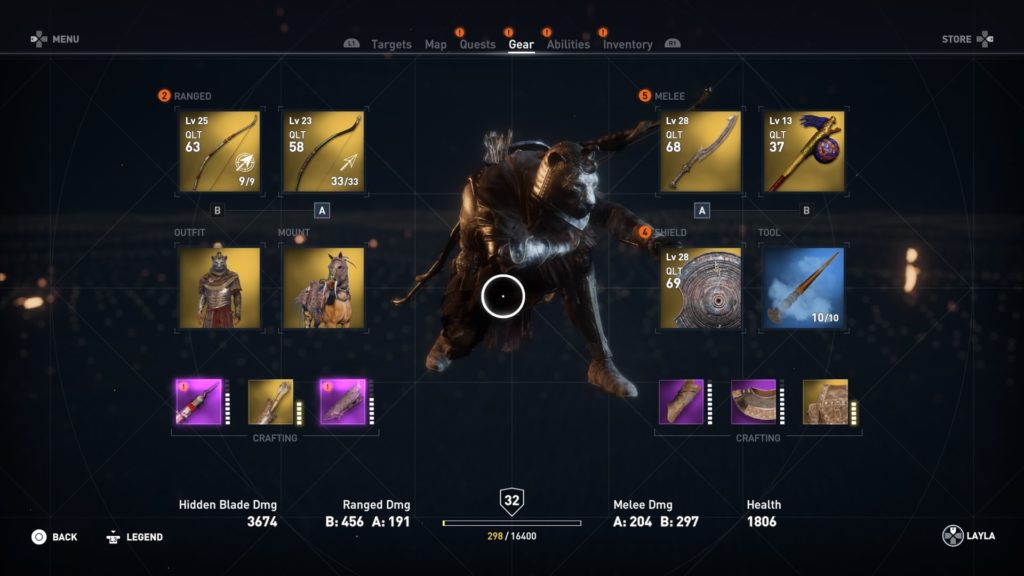1024x576 pixels.
Task: Open the Outfit slot
Action: click(219, 288)
